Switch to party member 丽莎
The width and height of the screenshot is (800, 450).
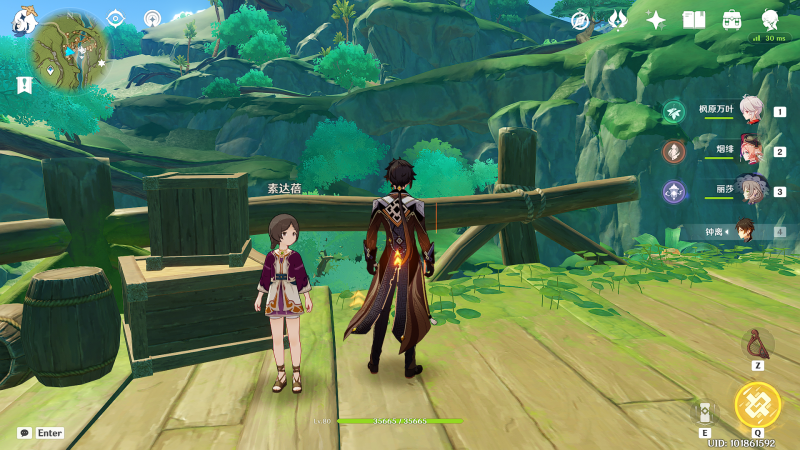(750, 191)
